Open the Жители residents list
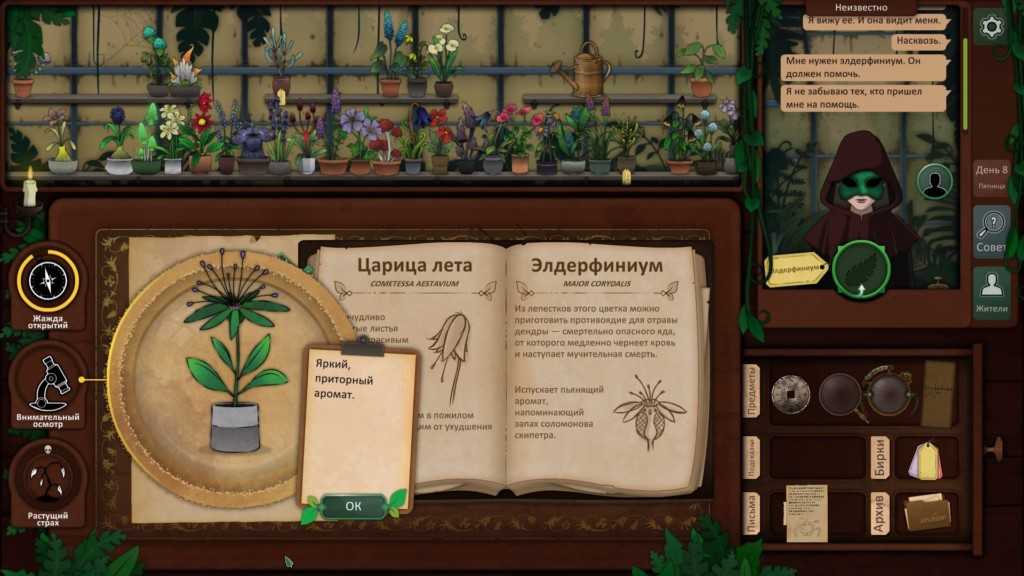The image size is (1024, 576). [992, 291]
